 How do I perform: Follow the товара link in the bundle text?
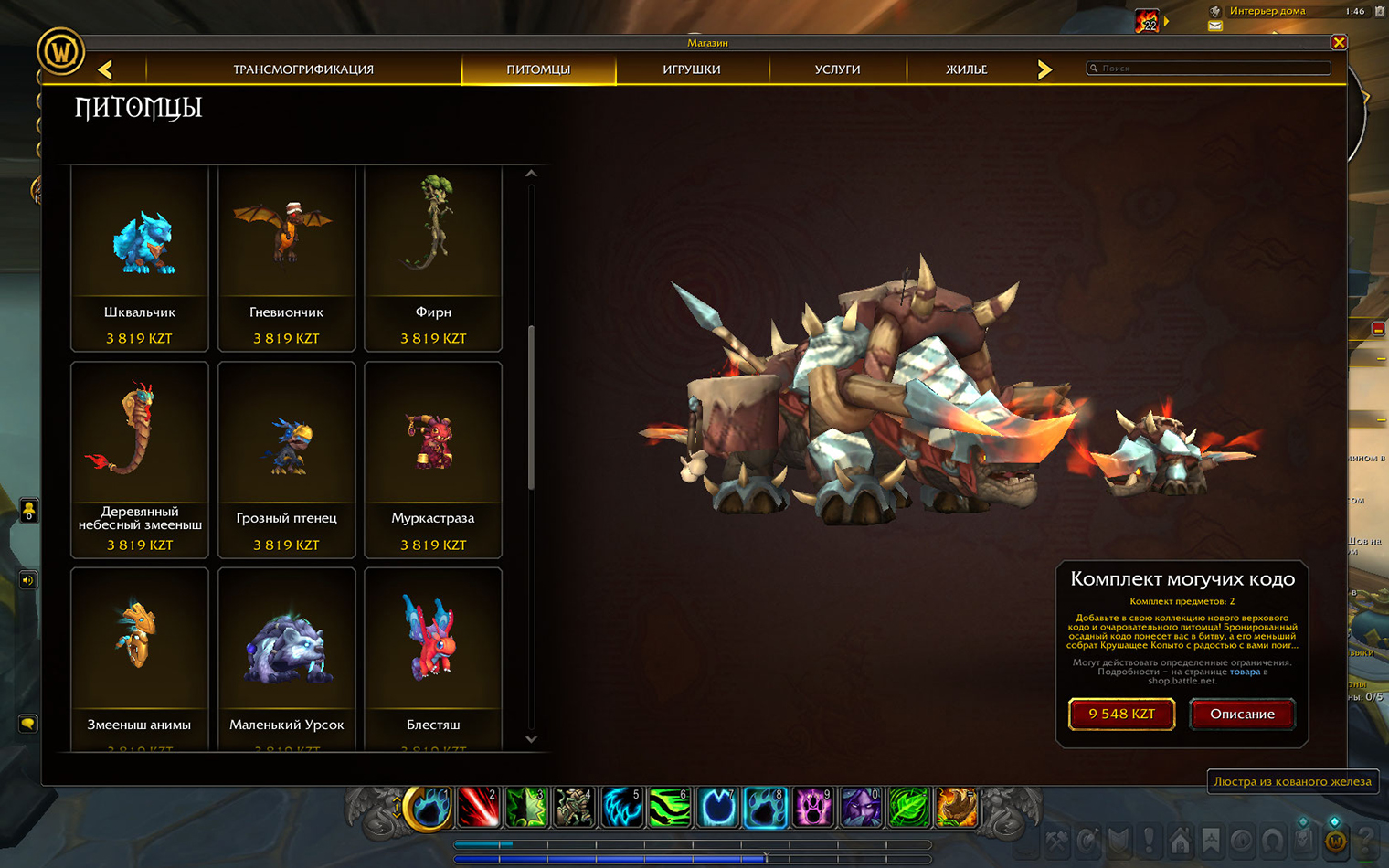point(1245,672)
